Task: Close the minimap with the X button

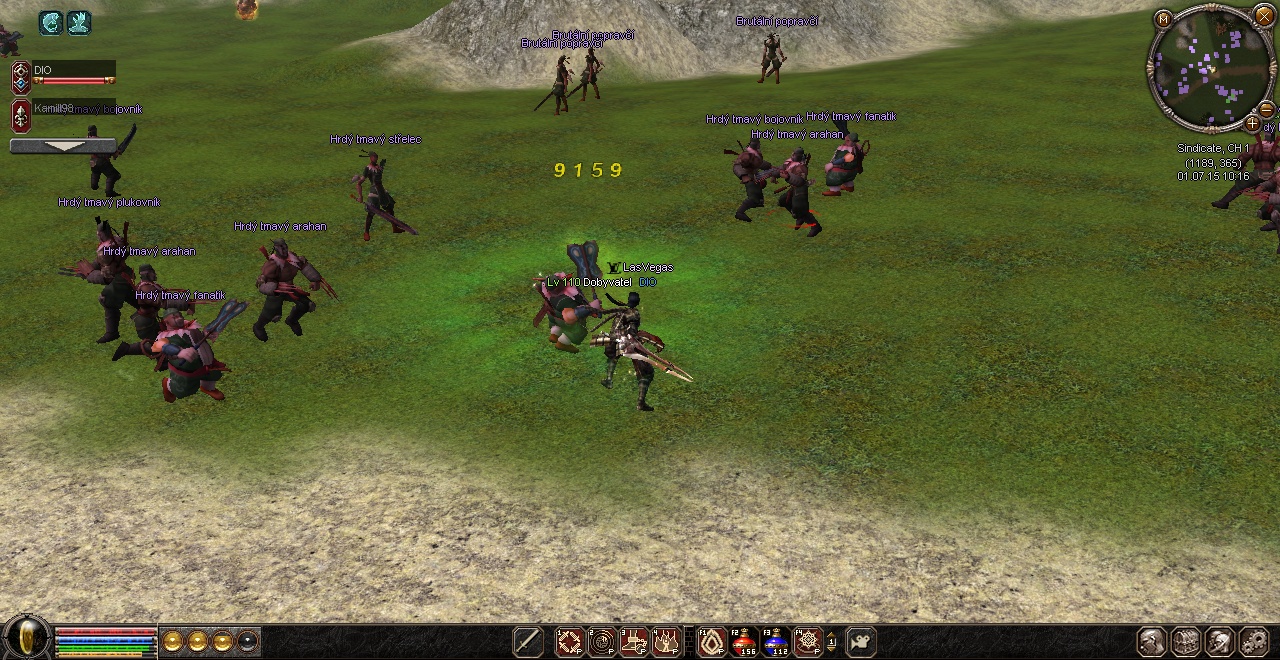Action: click(x=1265, y=18)
